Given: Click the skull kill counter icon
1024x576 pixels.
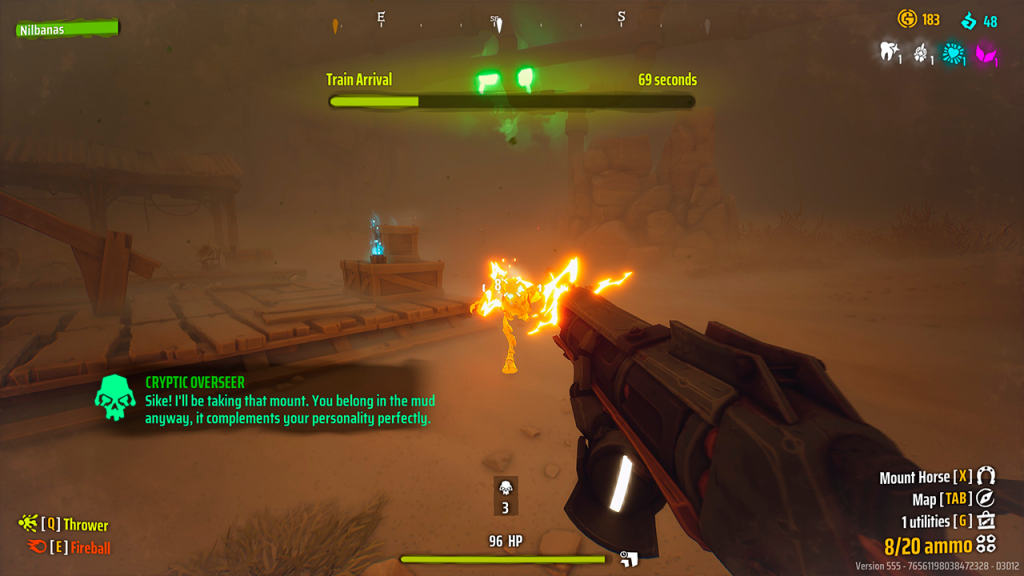Looking at the screenshot, I should point(506,487).
